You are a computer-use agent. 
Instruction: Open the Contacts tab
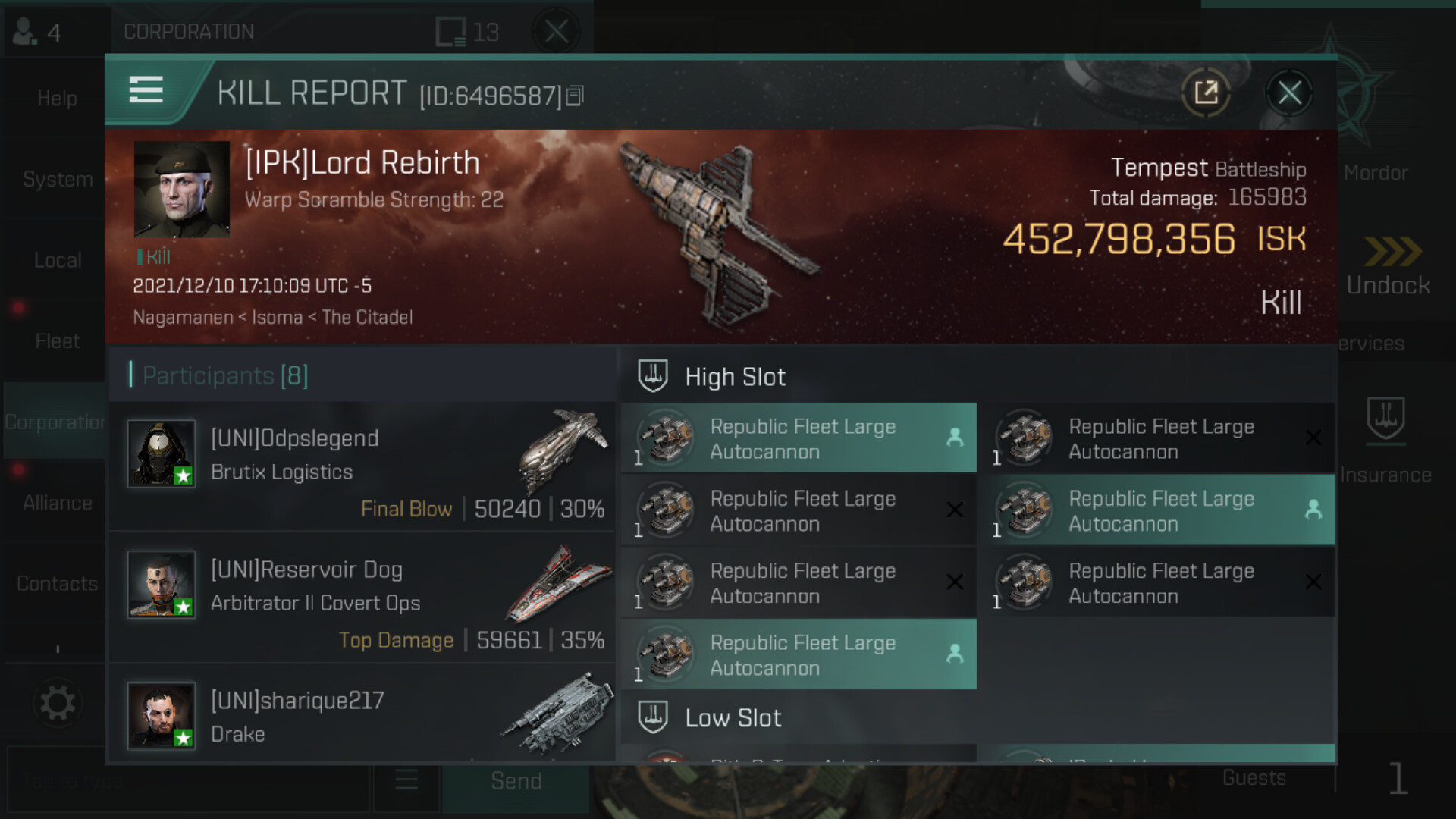click(57, 584)
